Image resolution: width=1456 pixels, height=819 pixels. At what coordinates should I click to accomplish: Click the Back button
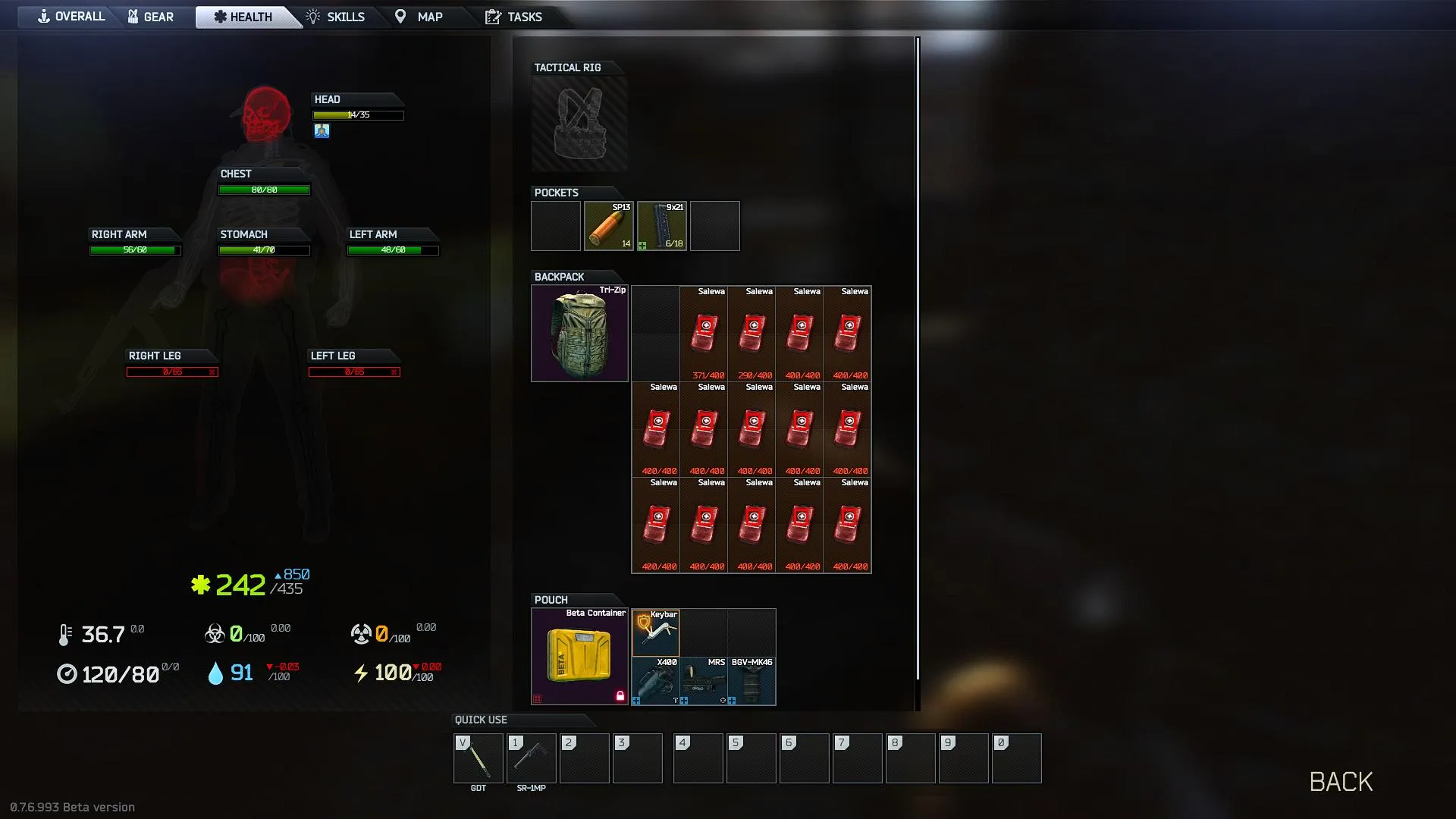click(x=1341, y=782)
